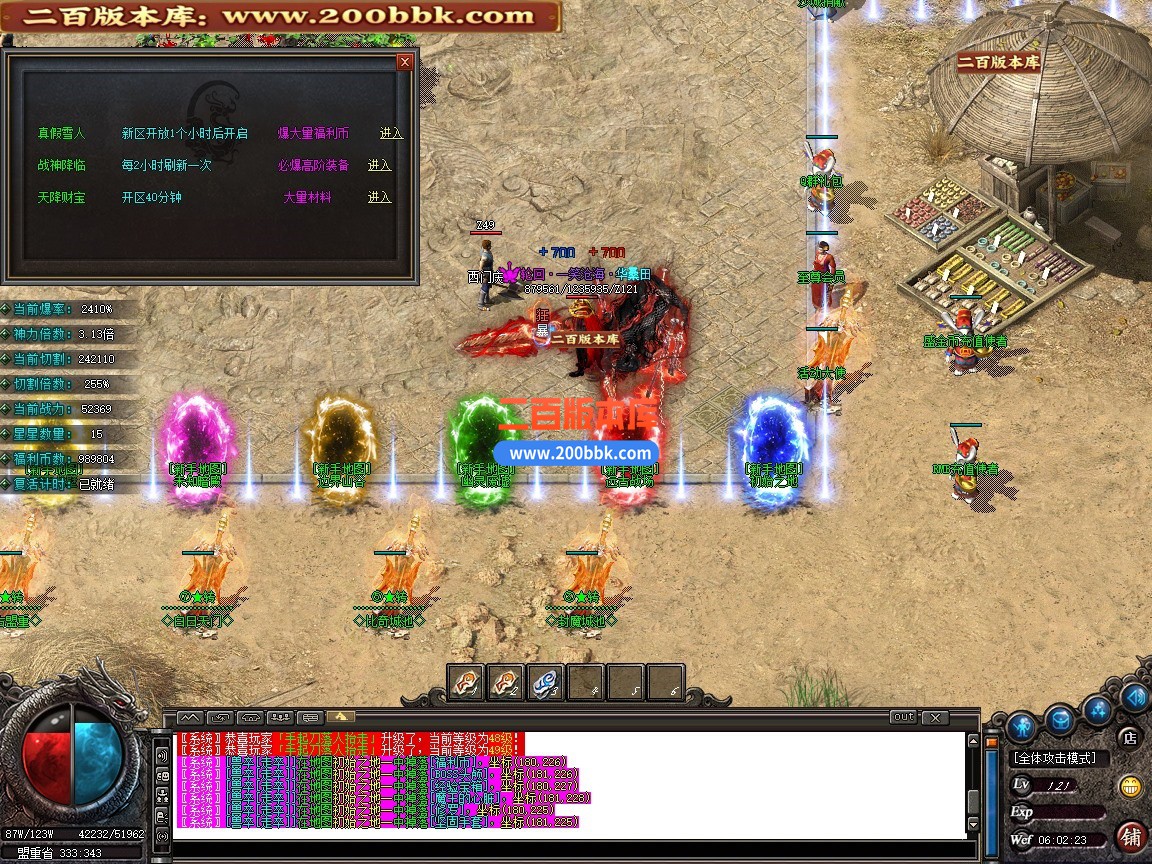Enter the 真假雪人 event via 进入
This screenshot has height=864, width=1152.
[x=391, y=133]
